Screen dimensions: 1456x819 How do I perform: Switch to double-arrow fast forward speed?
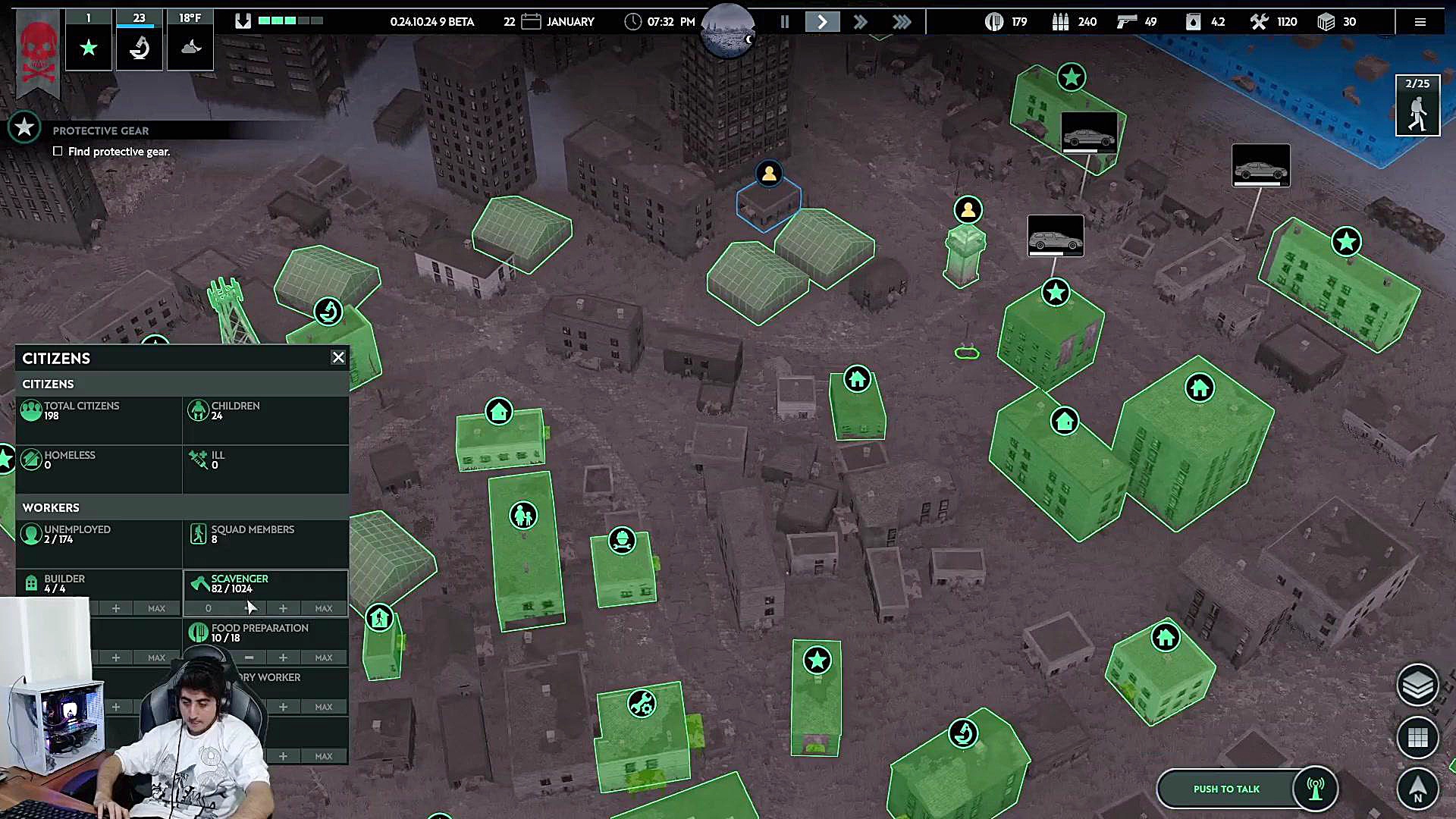[860, 22]
